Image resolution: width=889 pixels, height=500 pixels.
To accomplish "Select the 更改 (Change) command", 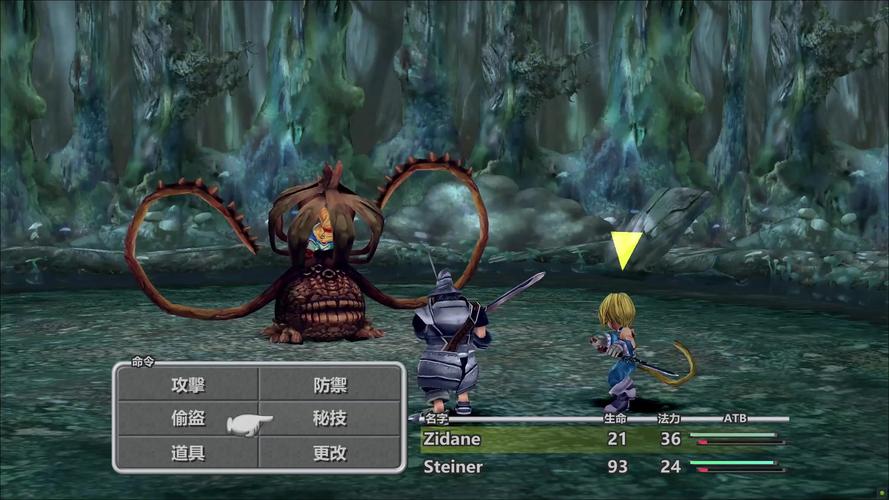I will pos(330,453).
